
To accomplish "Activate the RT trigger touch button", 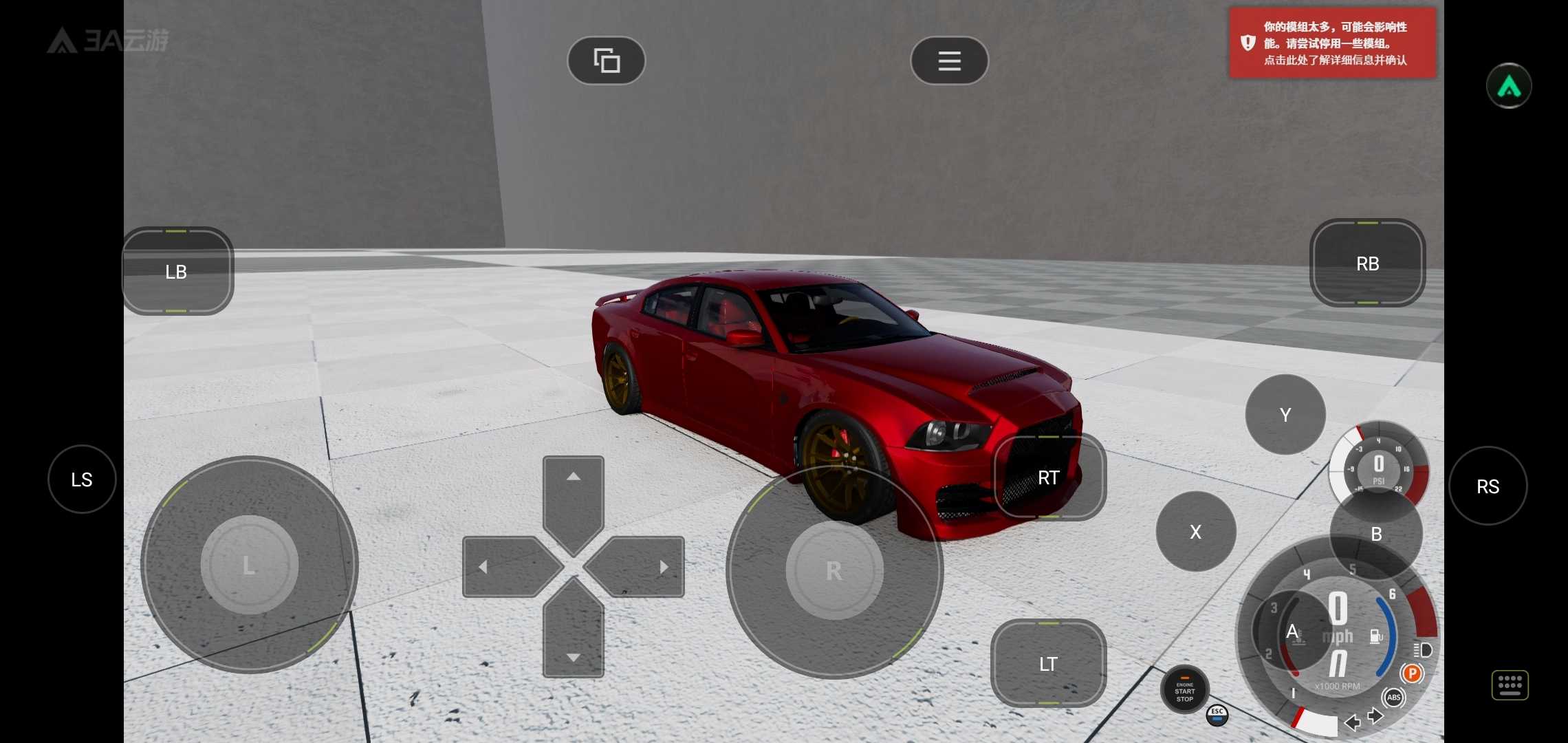I will tap(1049, 477).
